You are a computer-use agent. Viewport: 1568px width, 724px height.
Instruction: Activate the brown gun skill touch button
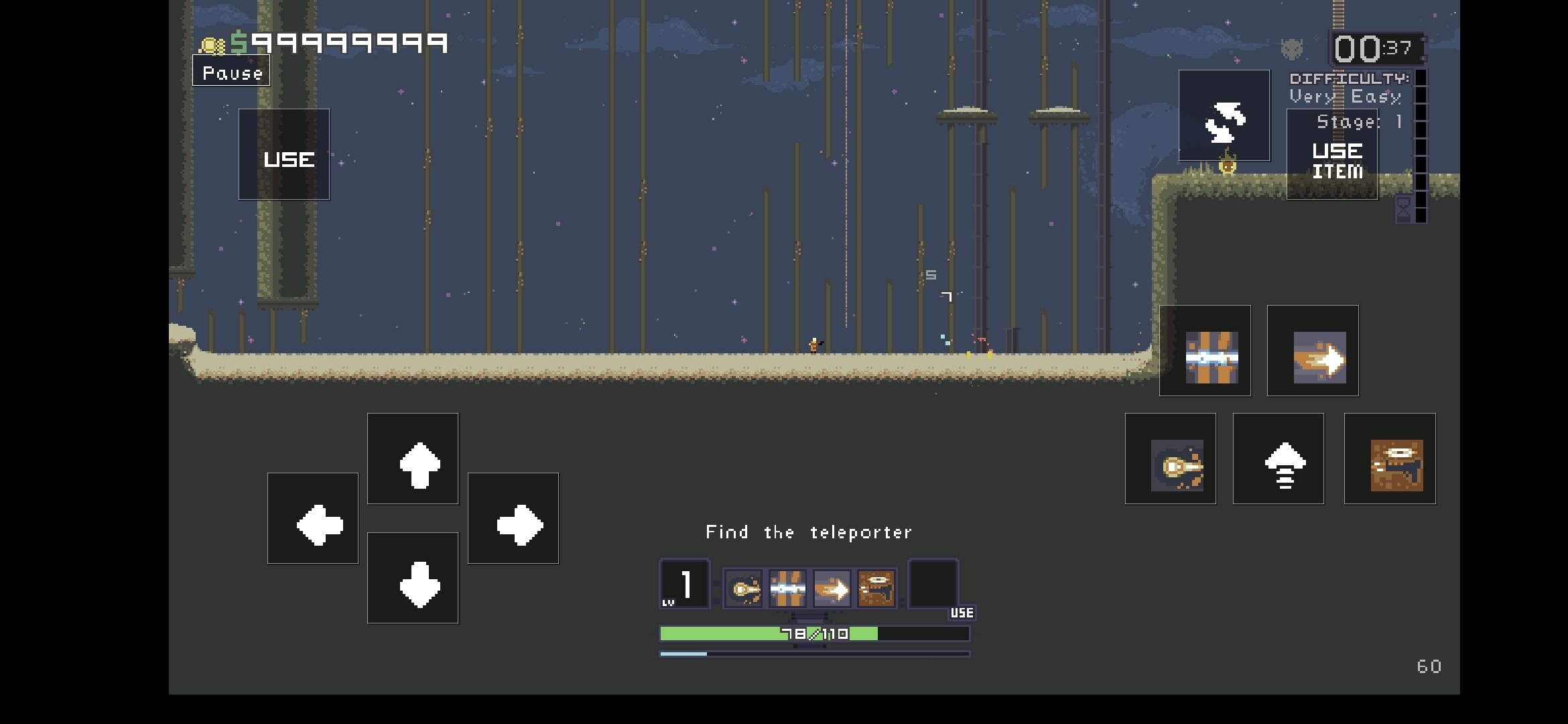tap(1390, 459)
